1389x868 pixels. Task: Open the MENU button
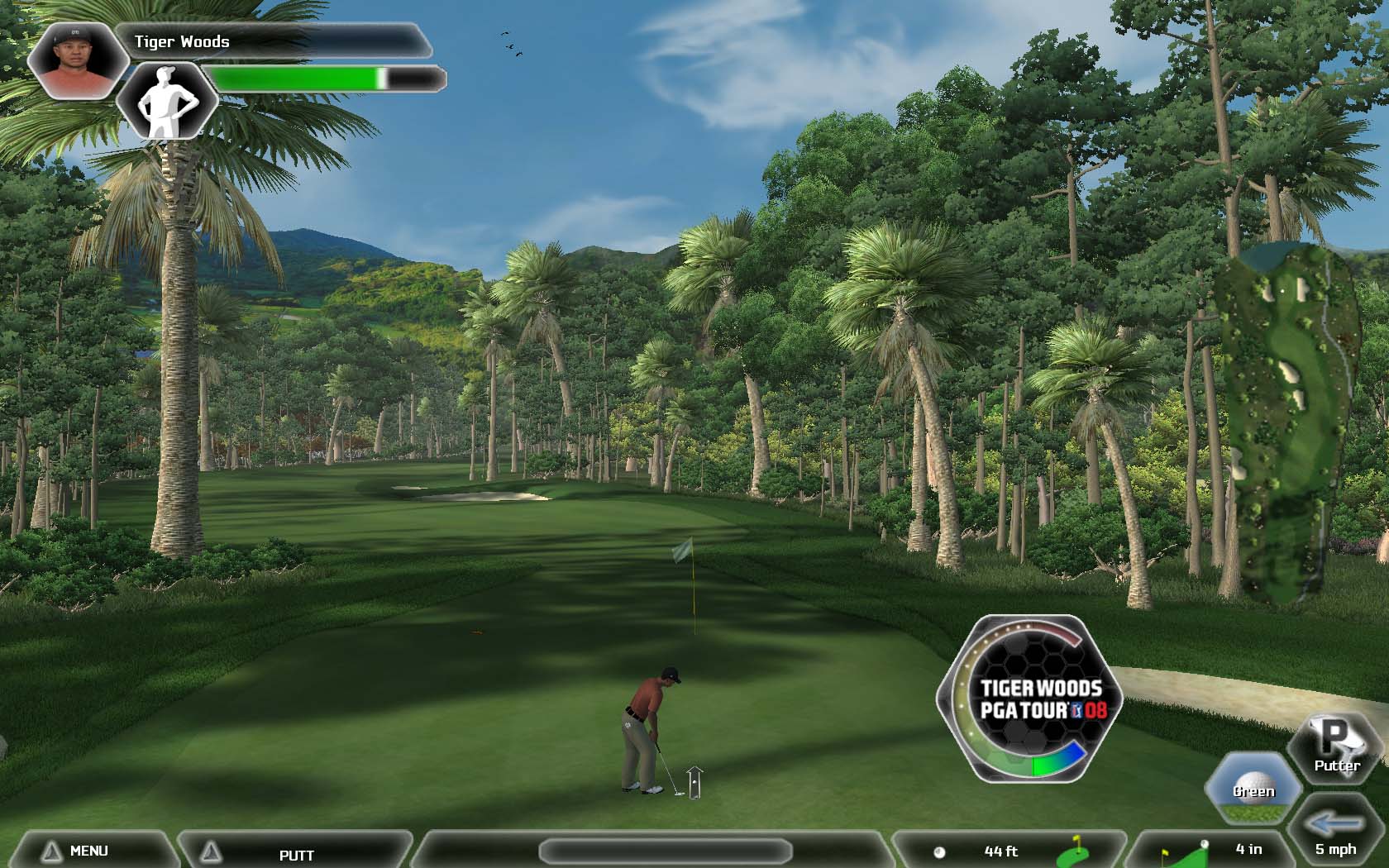88,851
